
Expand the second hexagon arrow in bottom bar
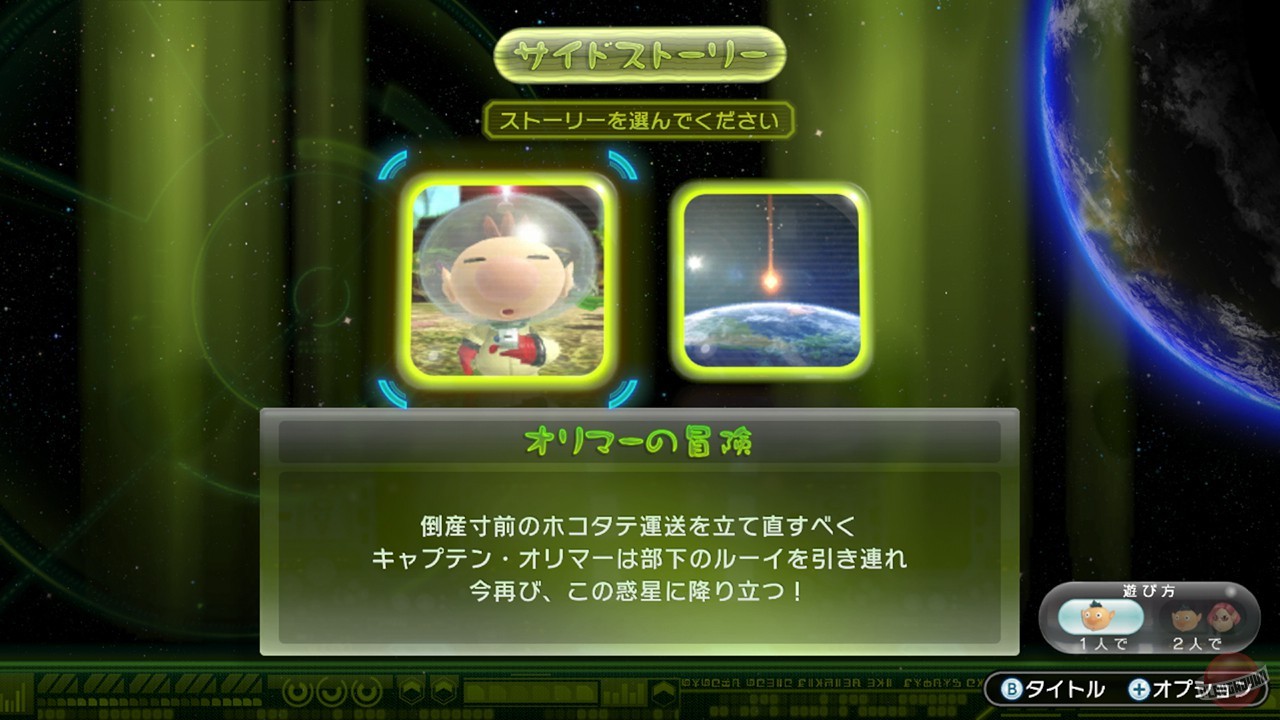pyautogui.click(x=443, y=690)
